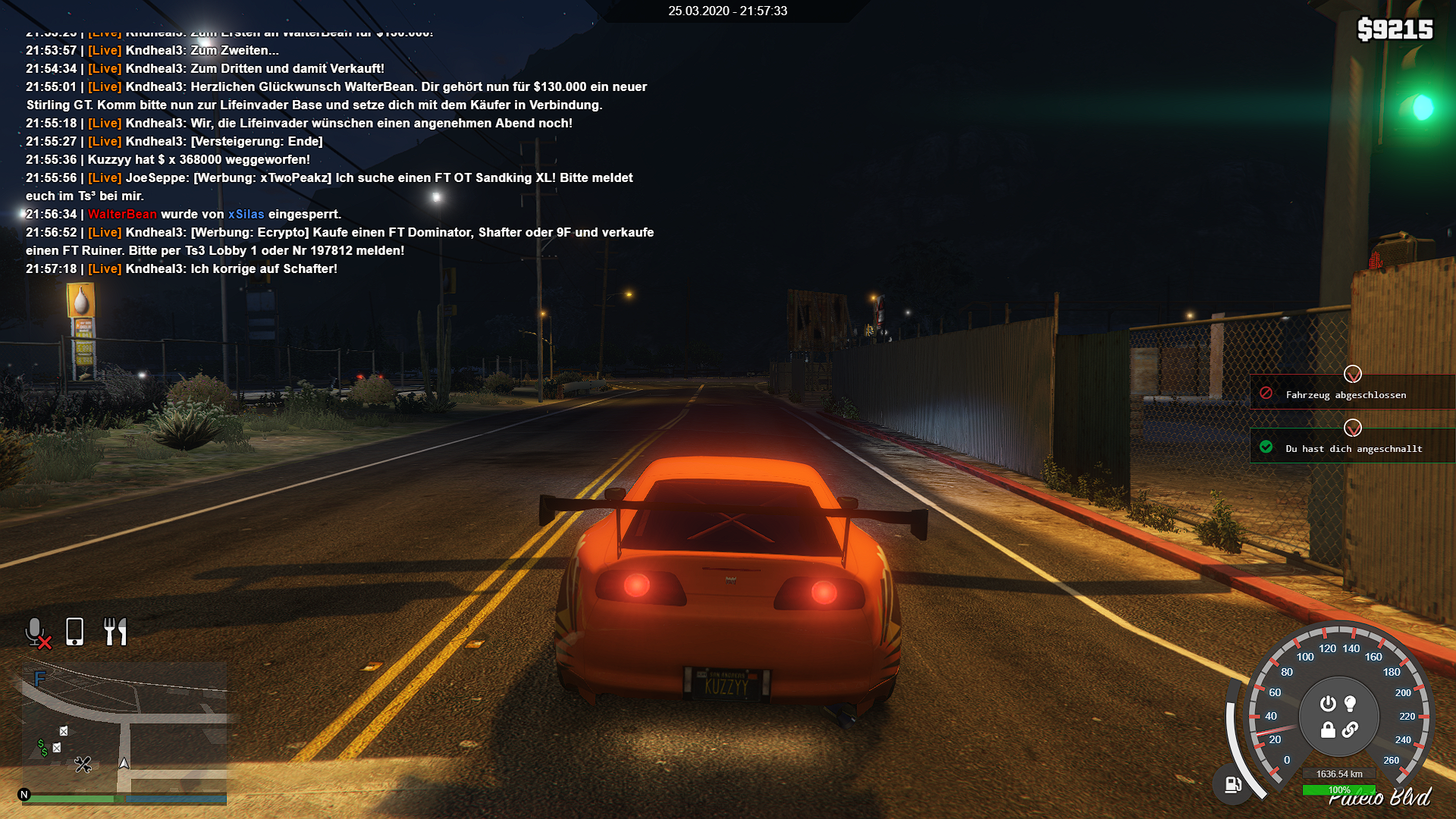Click the wrench repair marker on minimap
This screenshot has width=1456, height=819.
coord(83,764)
